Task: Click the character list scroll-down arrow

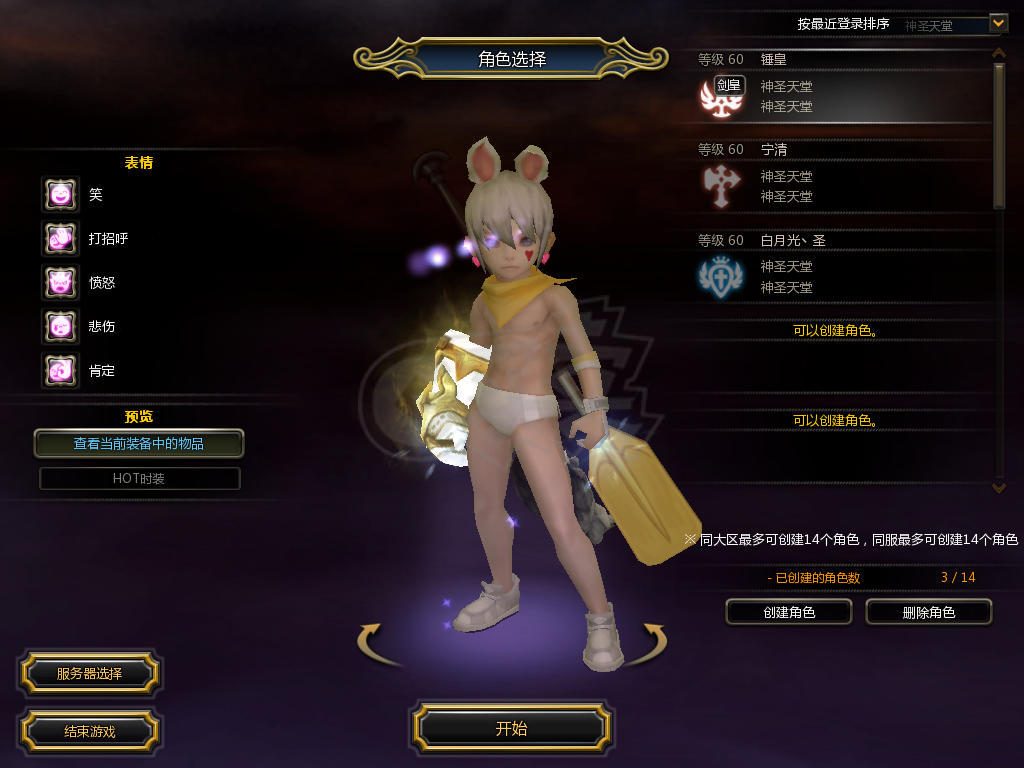Action: click(x=998, y=487)
